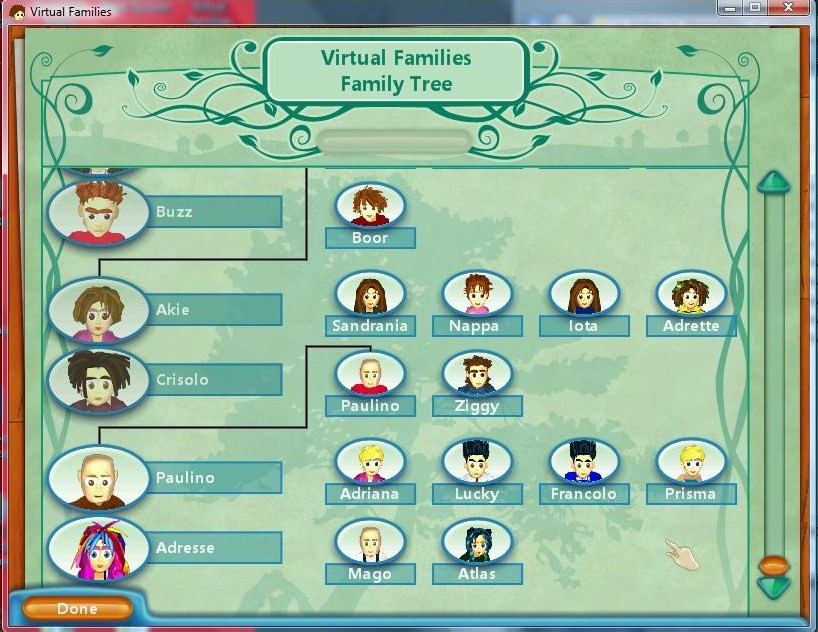Select Iota's portrait
Viewport: 818px width, 632px height.
click(x=584, y=294)
